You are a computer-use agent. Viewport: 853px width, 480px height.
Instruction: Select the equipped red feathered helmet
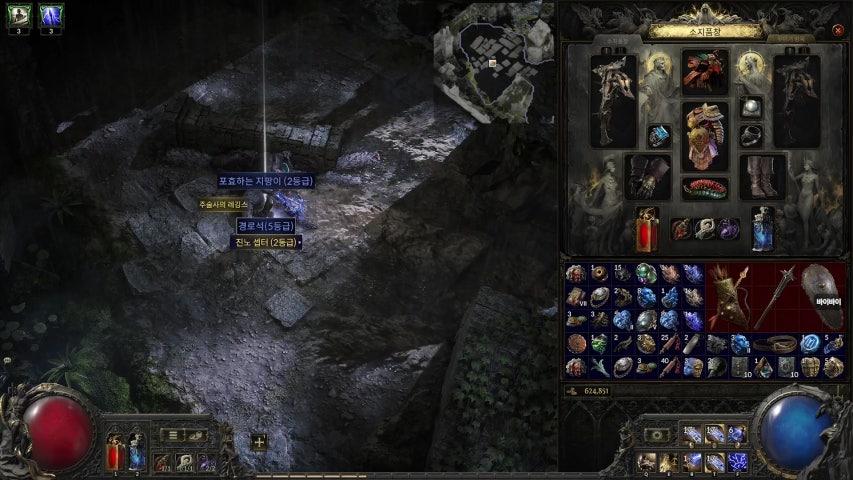pyautogui.click(x=706, y=71)
